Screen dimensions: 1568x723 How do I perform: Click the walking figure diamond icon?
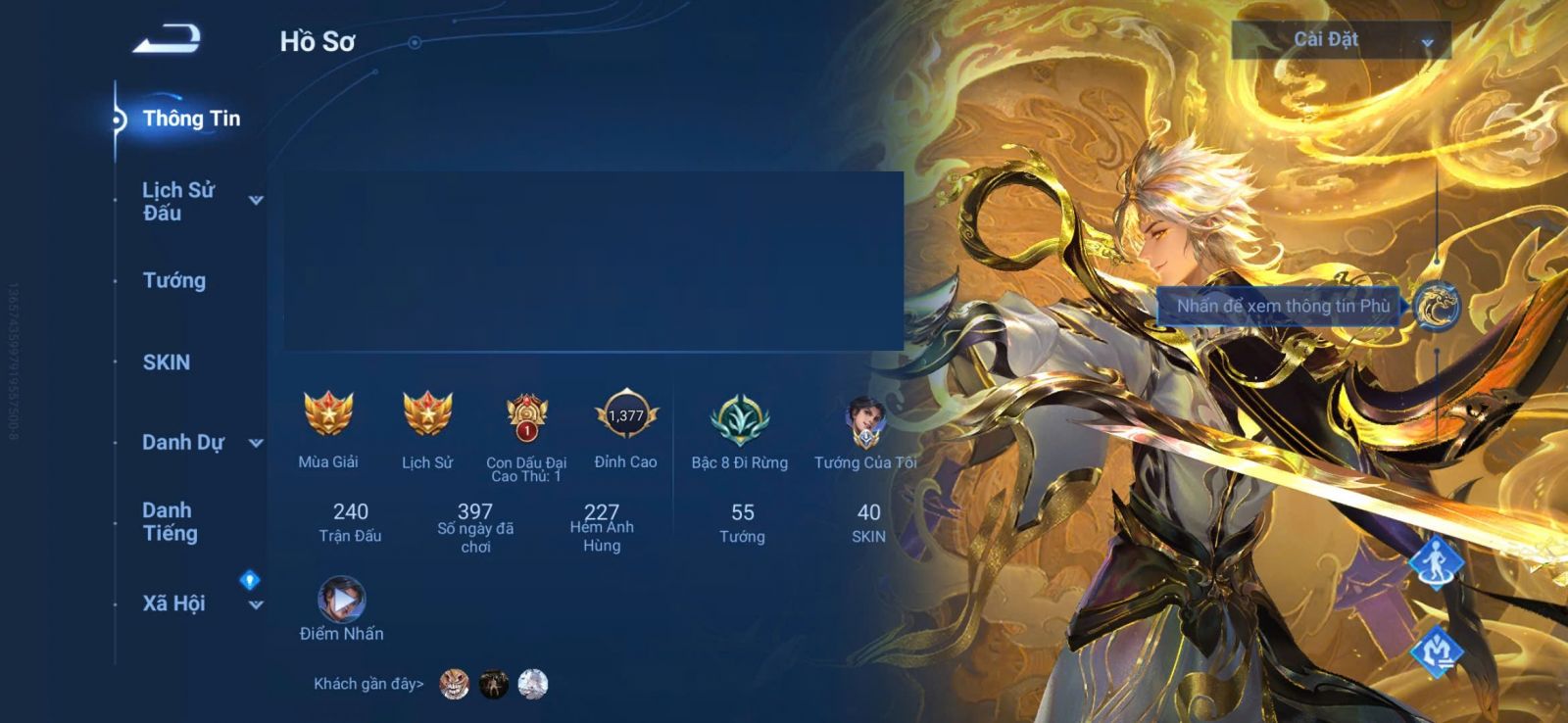pyautogui.click(x=1437, y=563)
